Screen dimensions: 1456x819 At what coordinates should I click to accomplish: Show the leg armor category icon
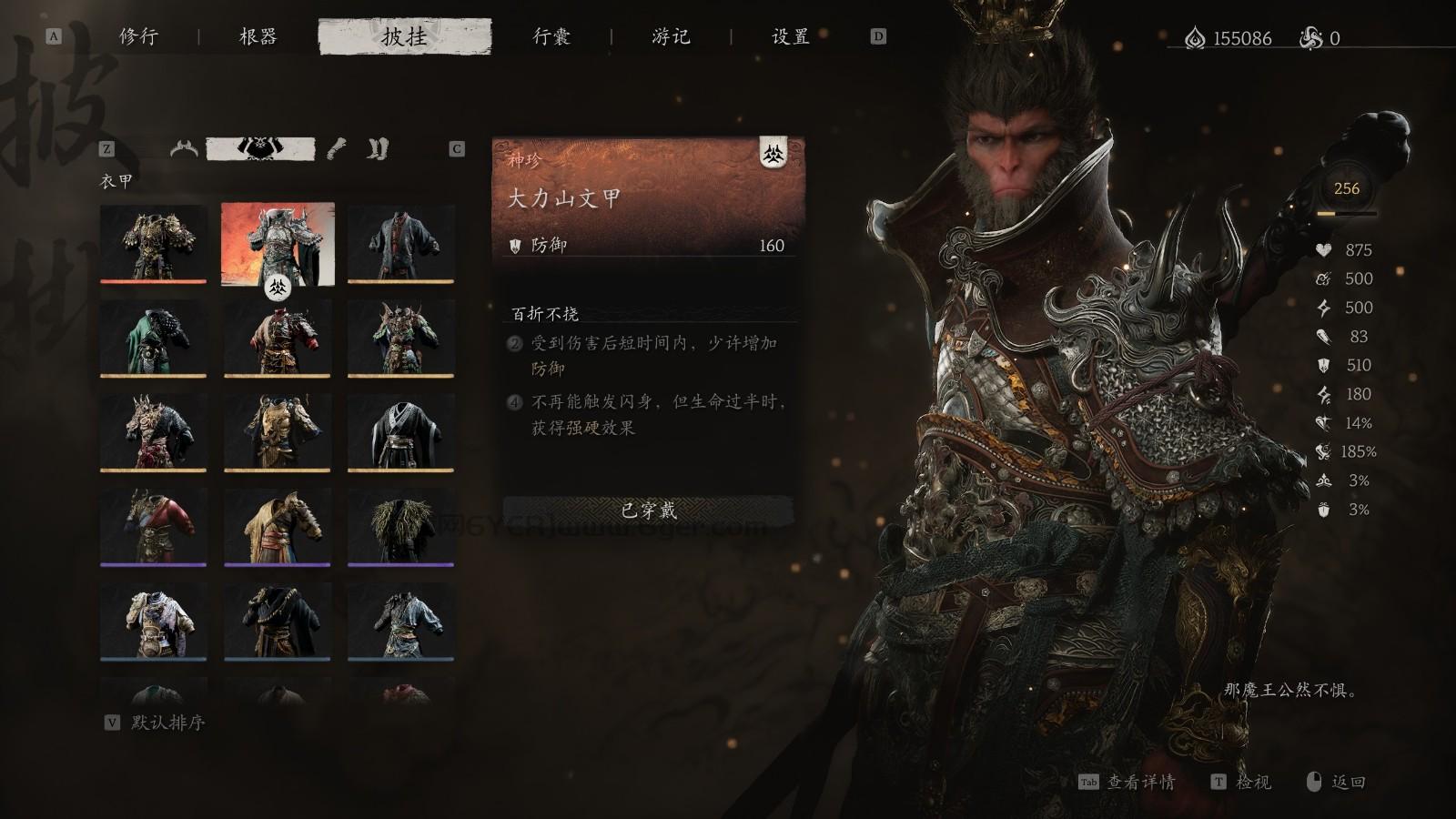378,148
